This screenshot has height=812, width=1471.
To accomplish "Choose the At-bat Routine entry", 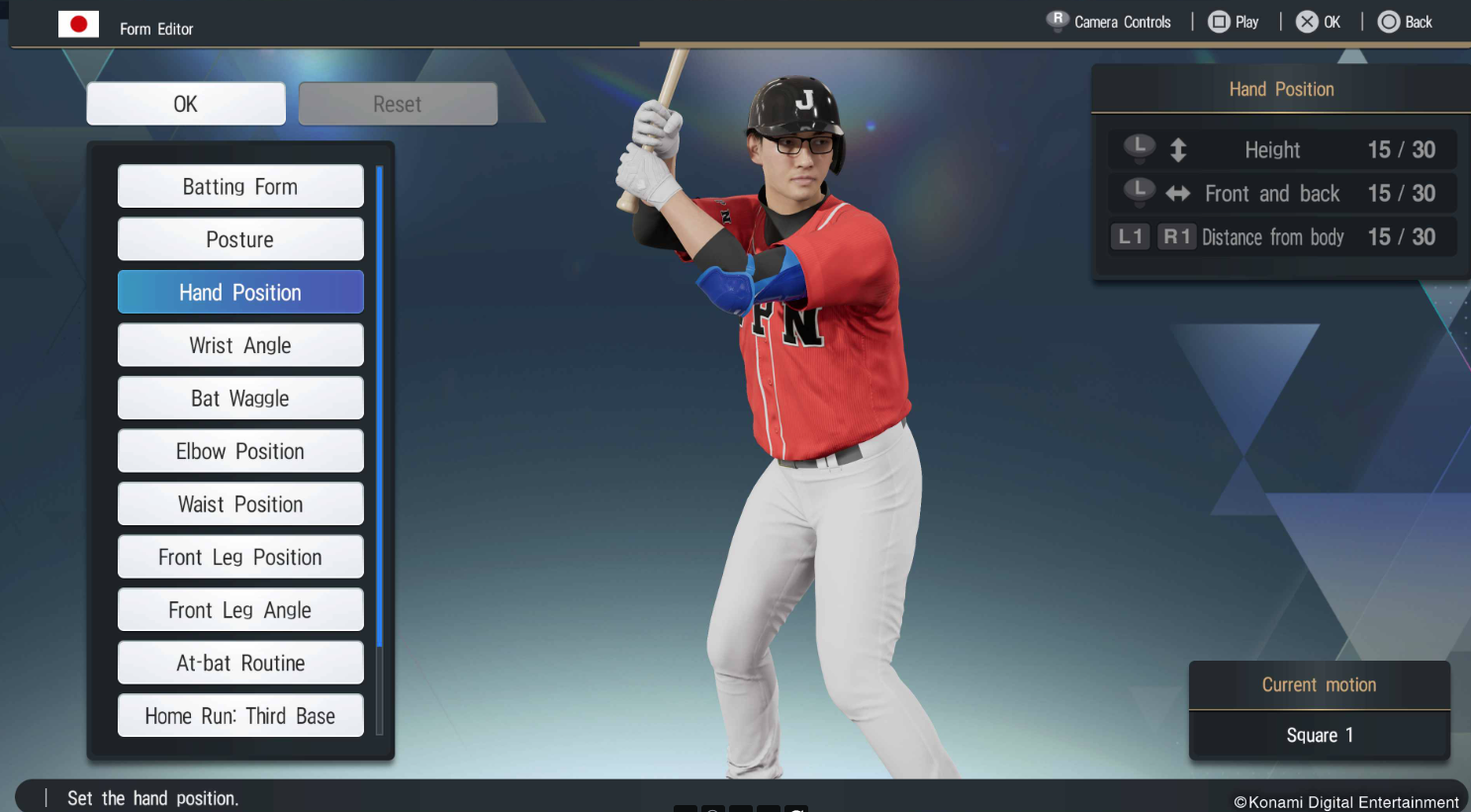I will 240,663.
